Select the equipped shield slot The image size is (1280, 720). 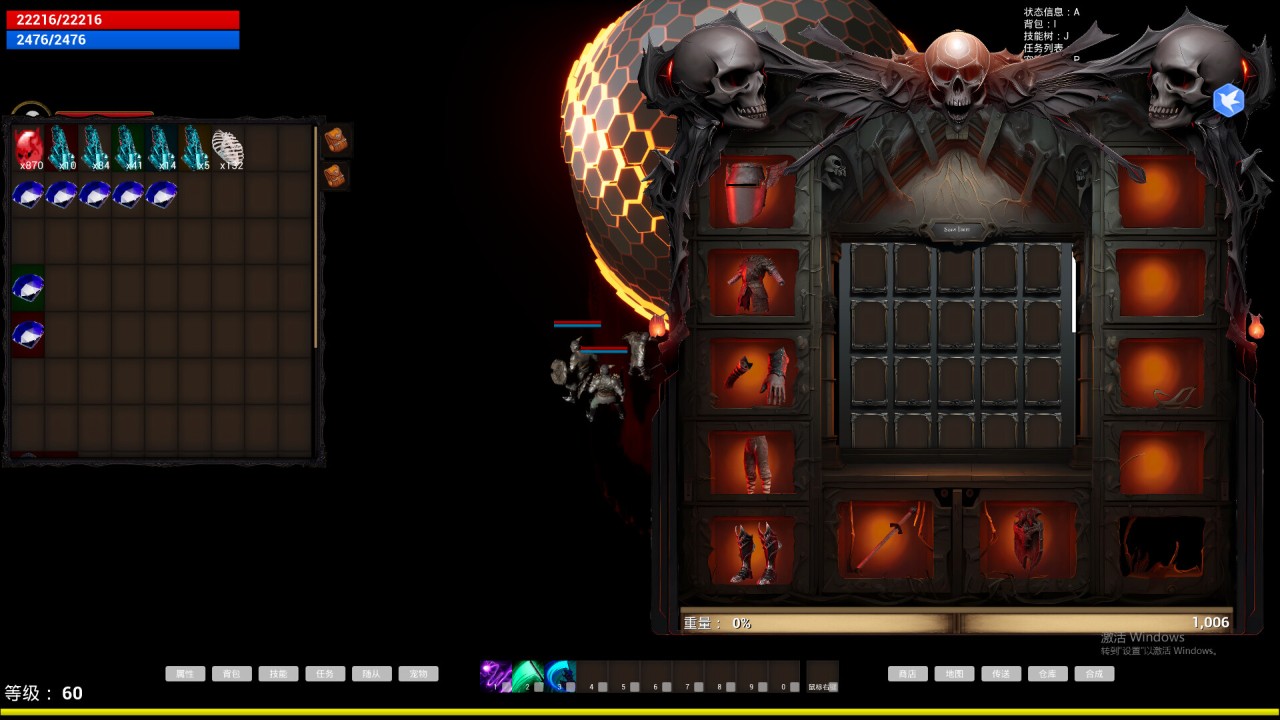(x=1028, y=541)
